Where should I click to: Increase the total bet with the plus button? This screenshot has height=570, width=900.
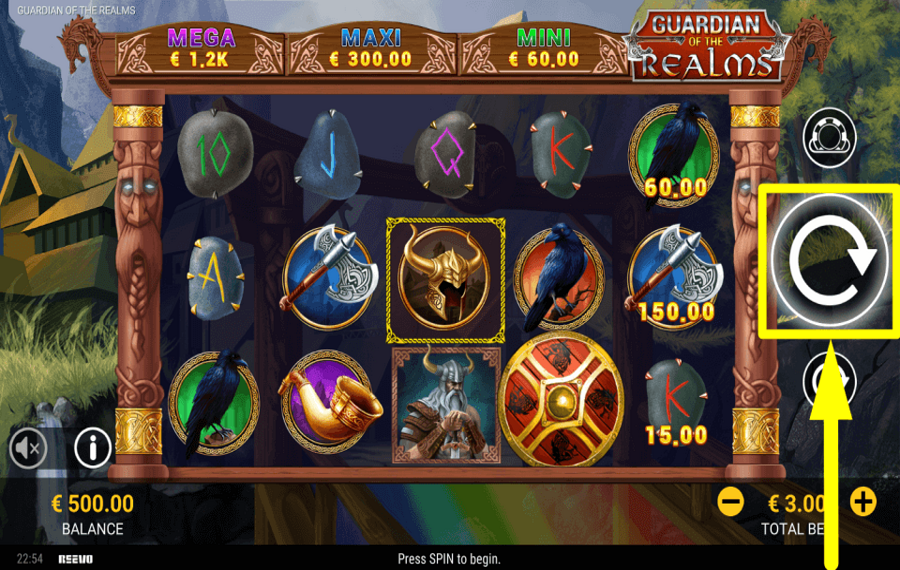864,502
